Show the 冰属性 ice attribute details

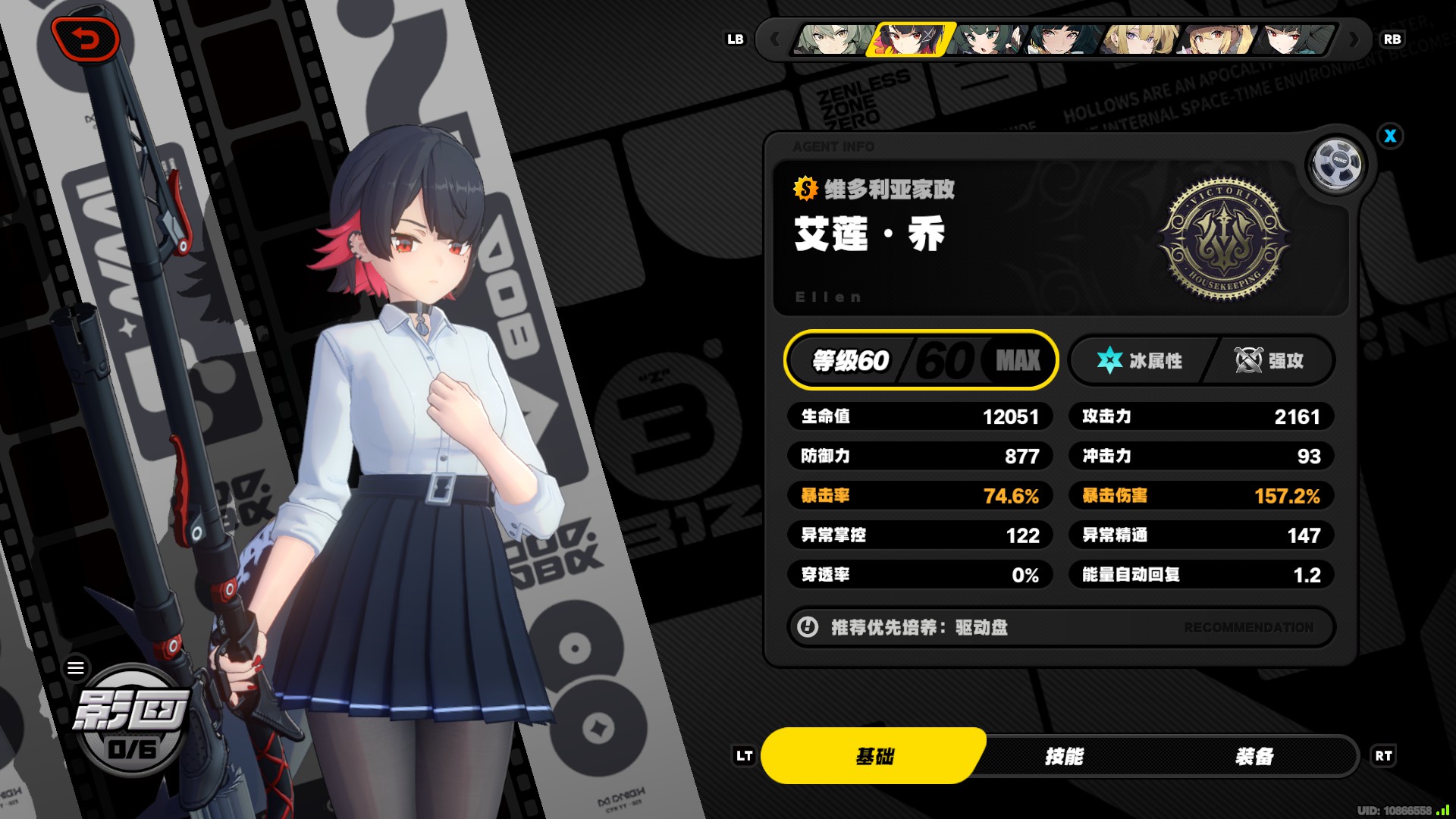click(1141, 361)
